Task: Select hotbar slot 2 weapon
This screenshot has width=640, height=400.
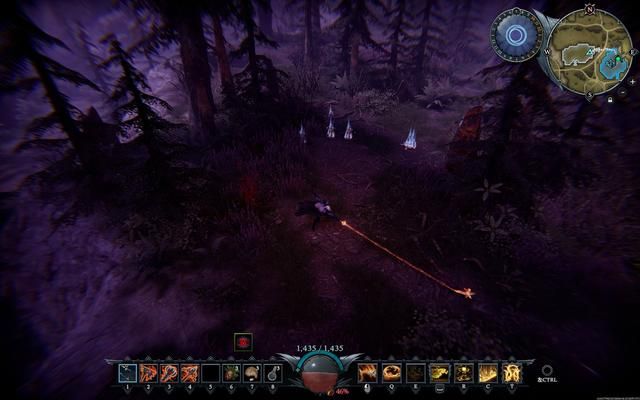Action: tap(149, 373)
